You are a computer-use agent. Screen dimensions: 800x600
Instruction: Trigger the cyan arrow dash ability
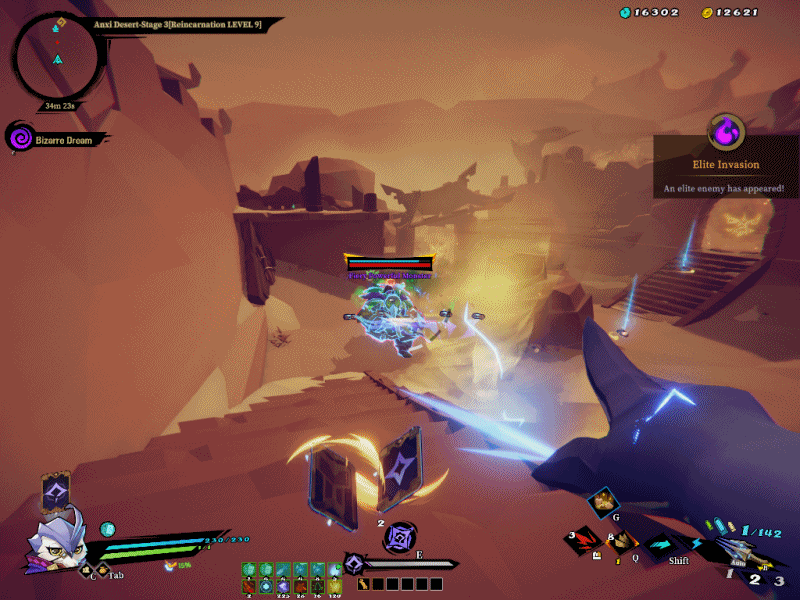(x=659, y=545)
